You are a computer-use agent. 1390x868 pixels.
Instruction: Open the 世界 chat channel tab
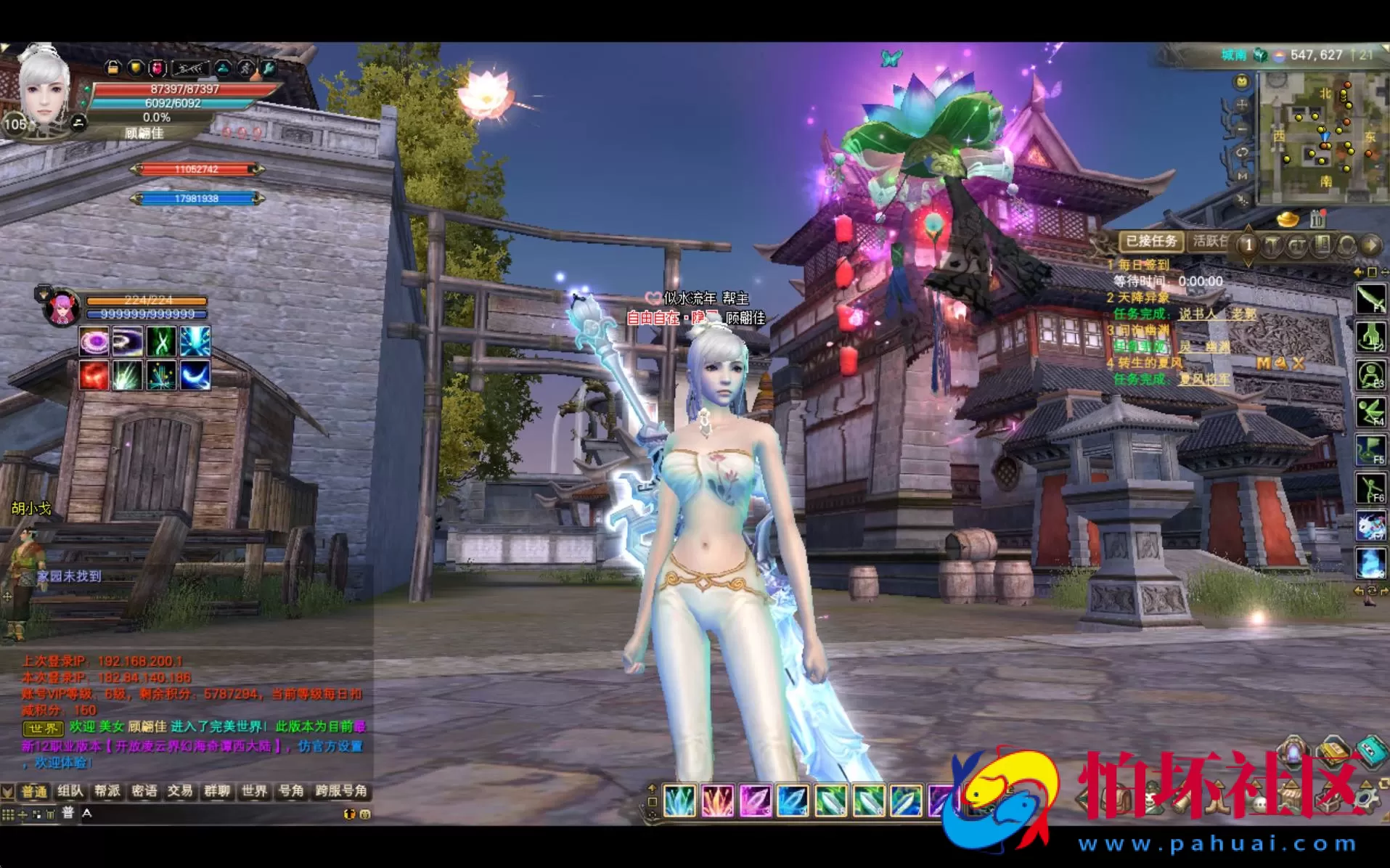point(254,791)
